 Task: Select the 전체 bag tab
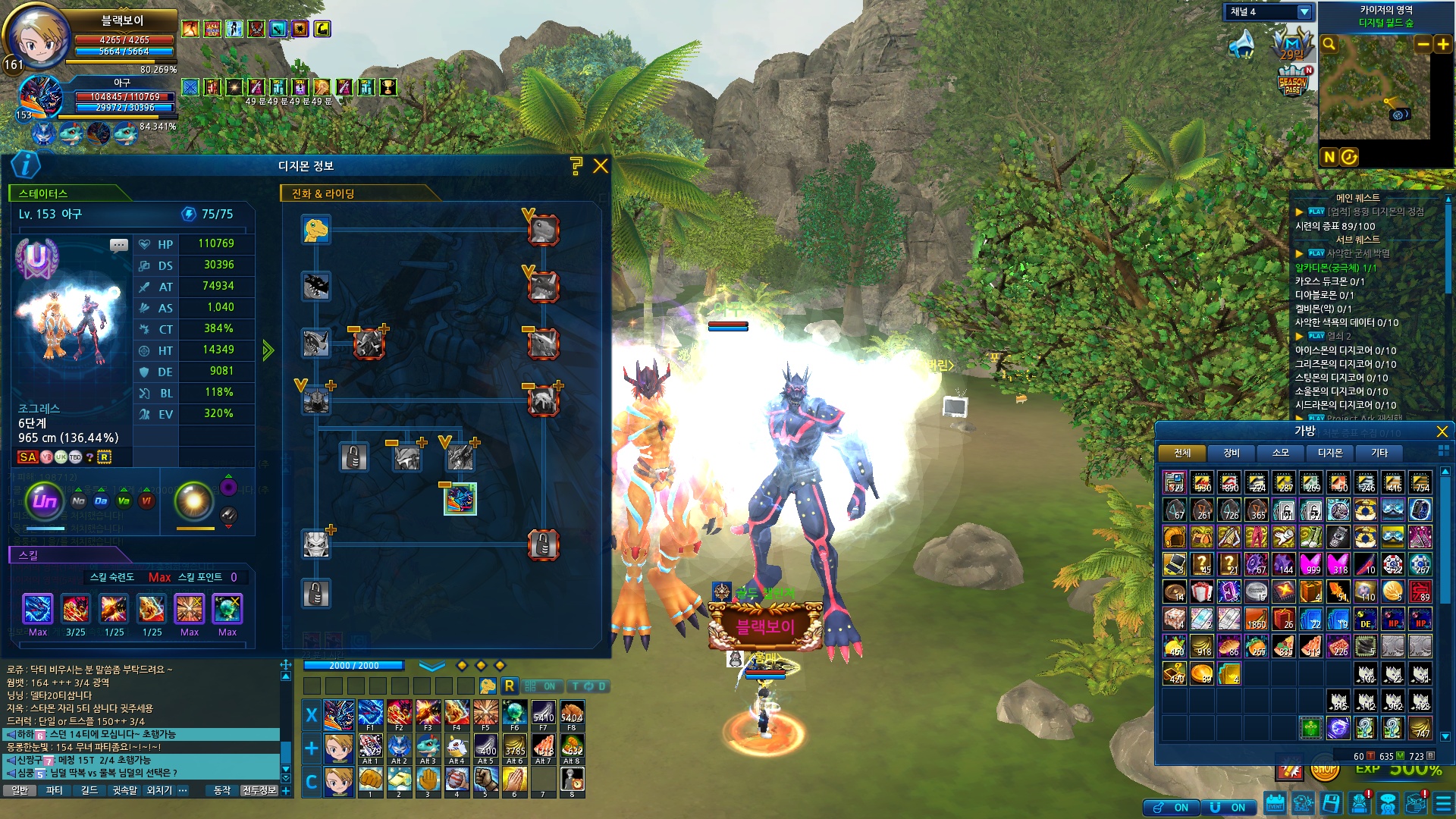[1182, 453]
